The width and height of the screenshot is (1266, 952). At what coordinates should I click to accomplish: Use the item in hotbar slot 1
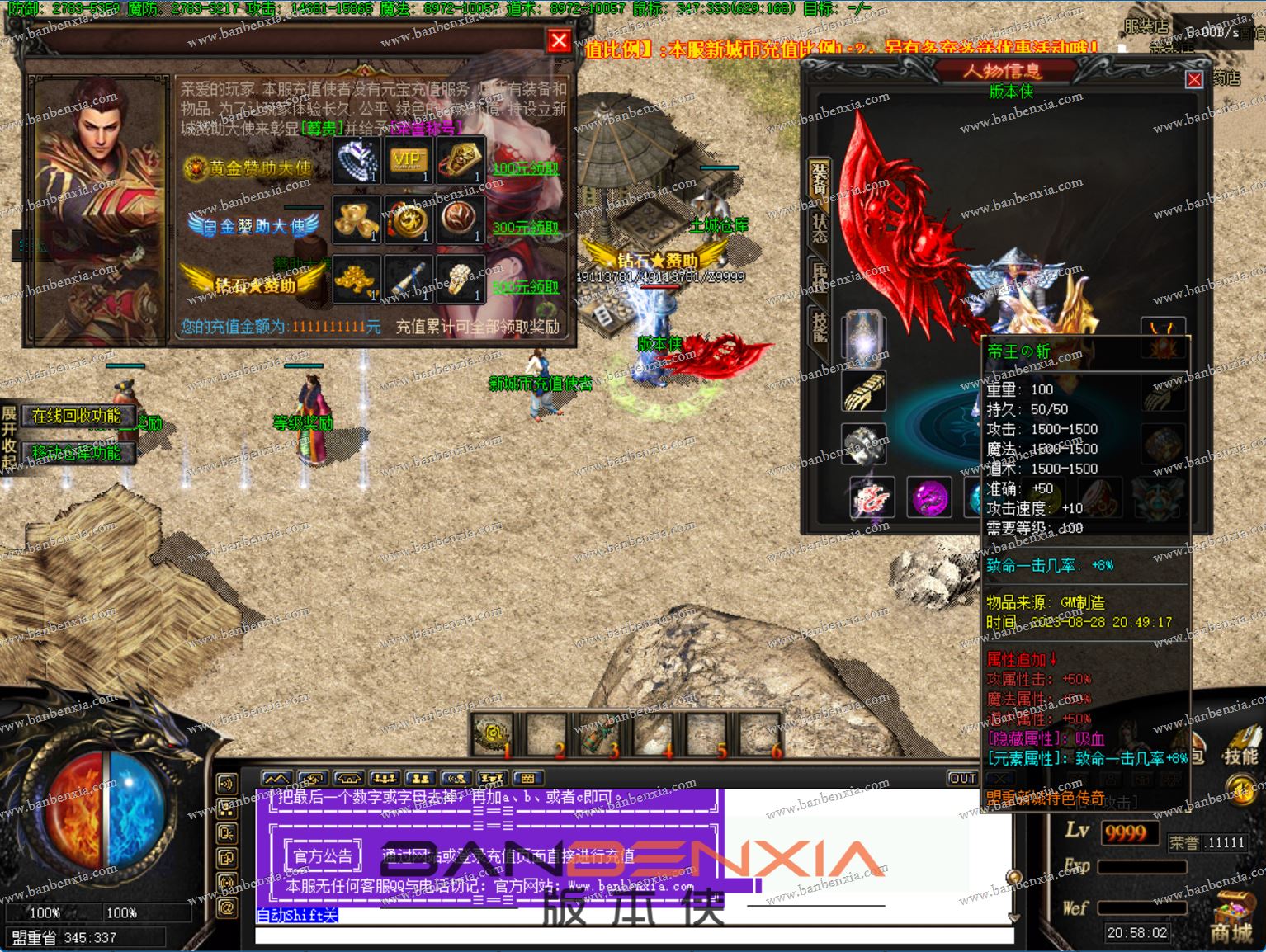494,733
